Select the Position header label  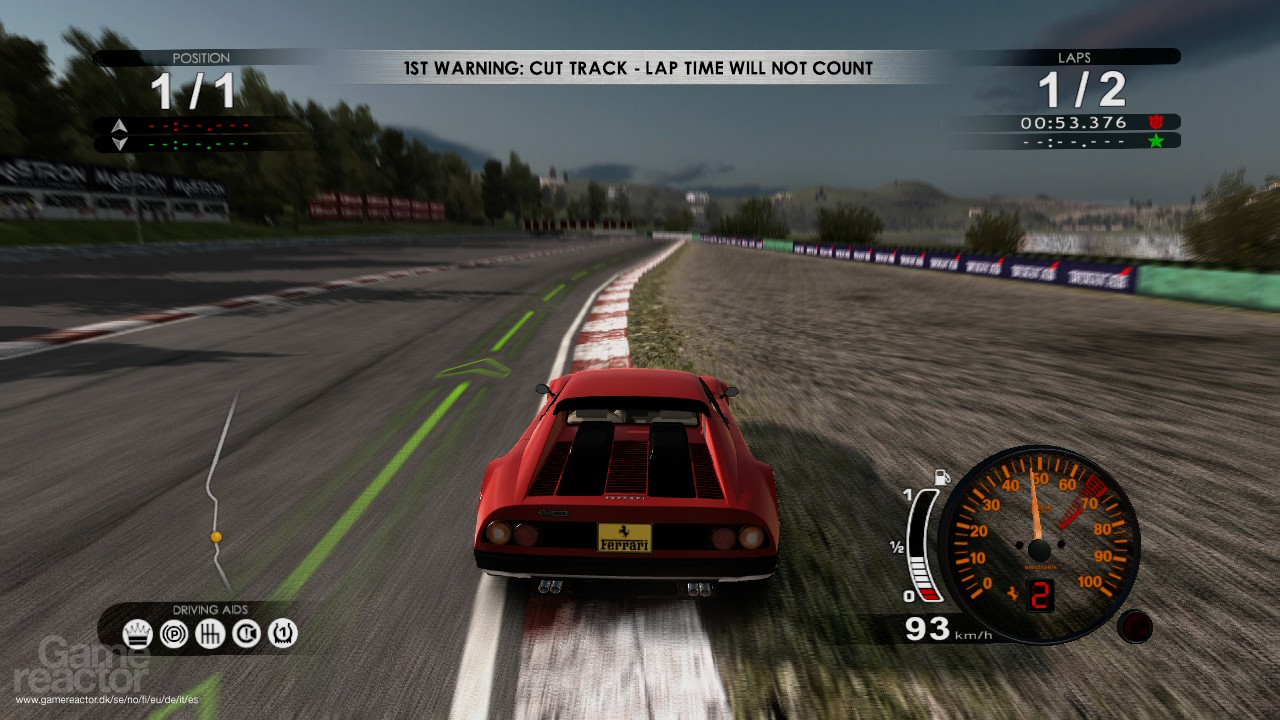pyautogui.click(x=201, y=58)
